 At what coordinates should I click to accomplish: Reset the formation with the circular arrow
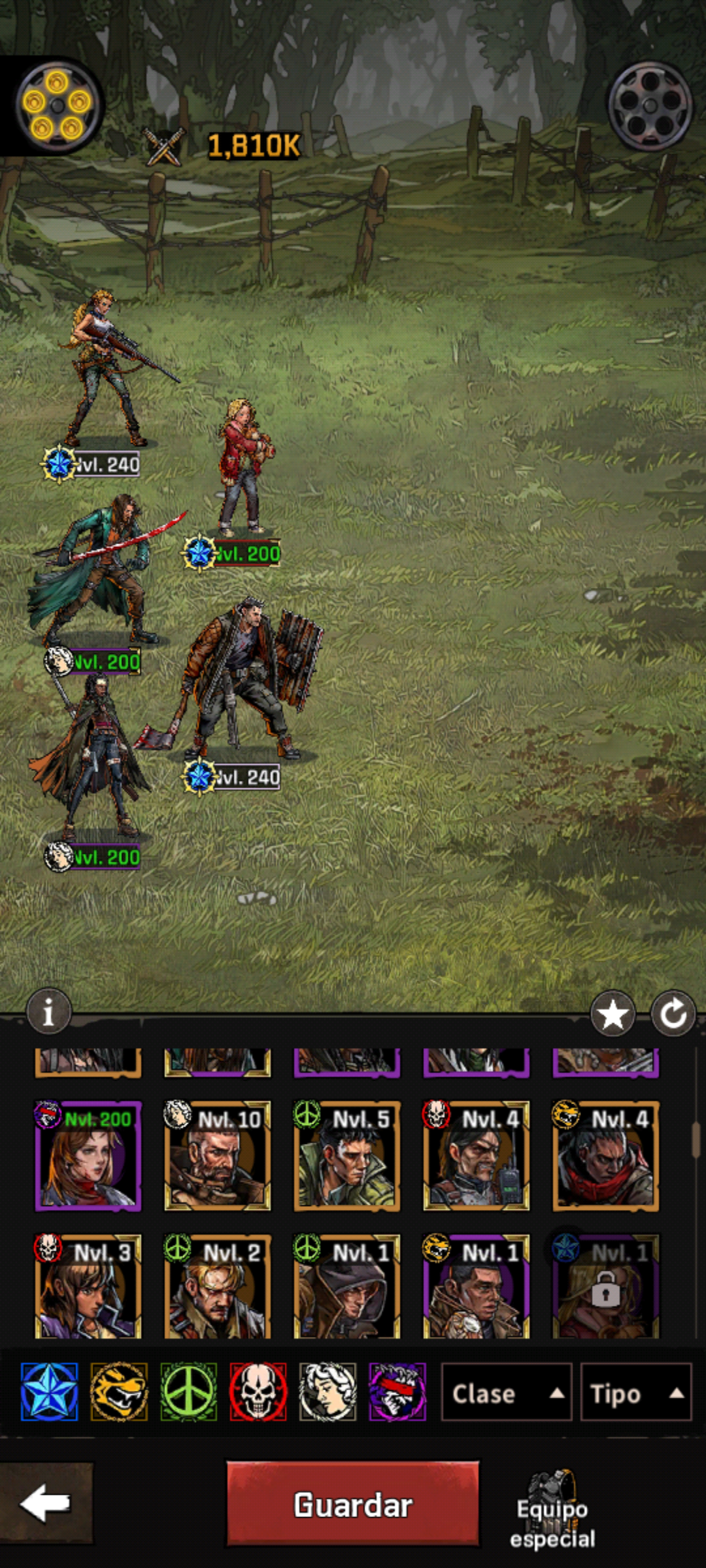point(673,1014)
